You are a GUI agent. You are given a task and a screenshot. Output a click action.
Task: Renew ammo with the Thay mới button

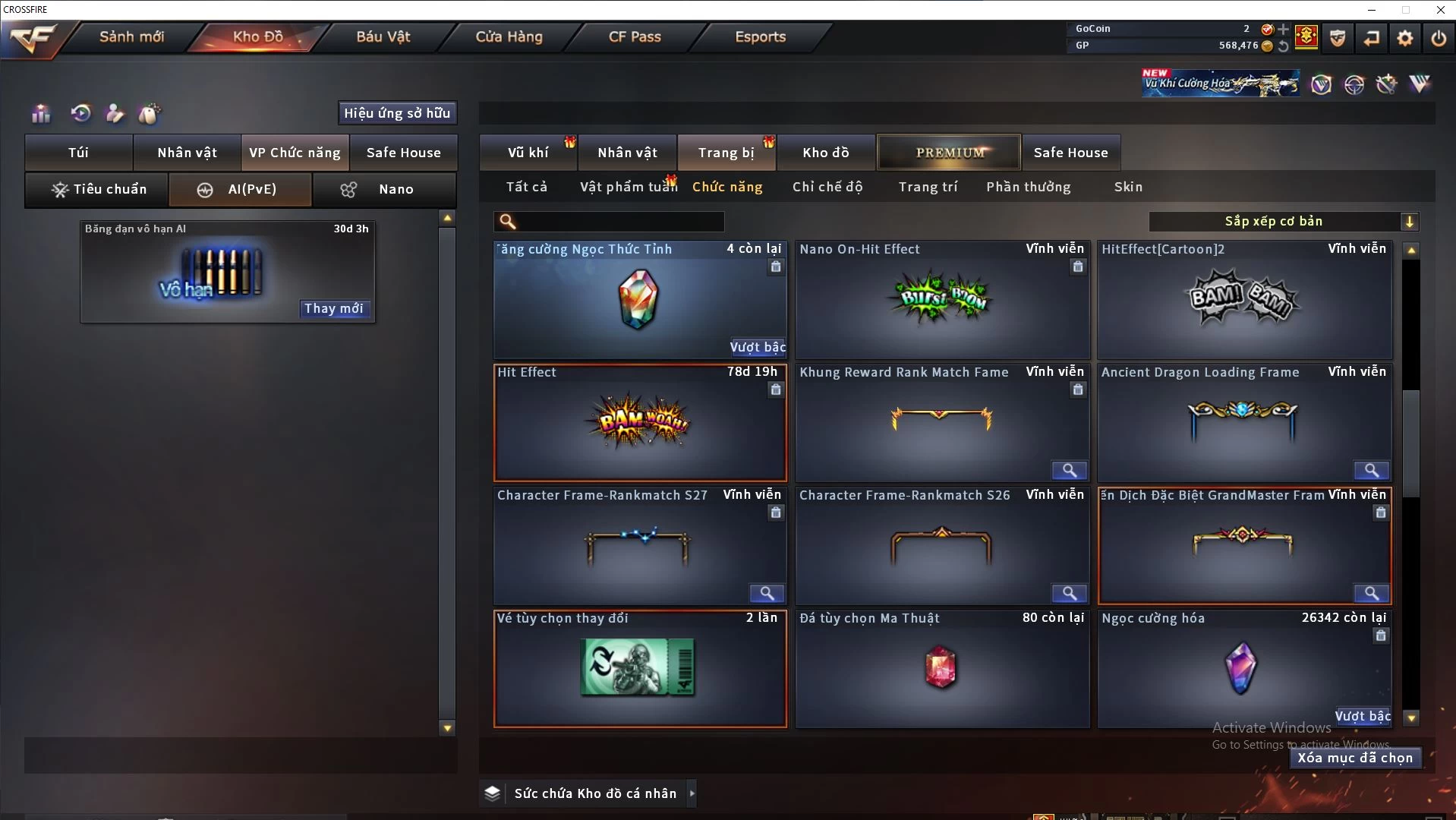pyautogui.click(x=334, y=308)
